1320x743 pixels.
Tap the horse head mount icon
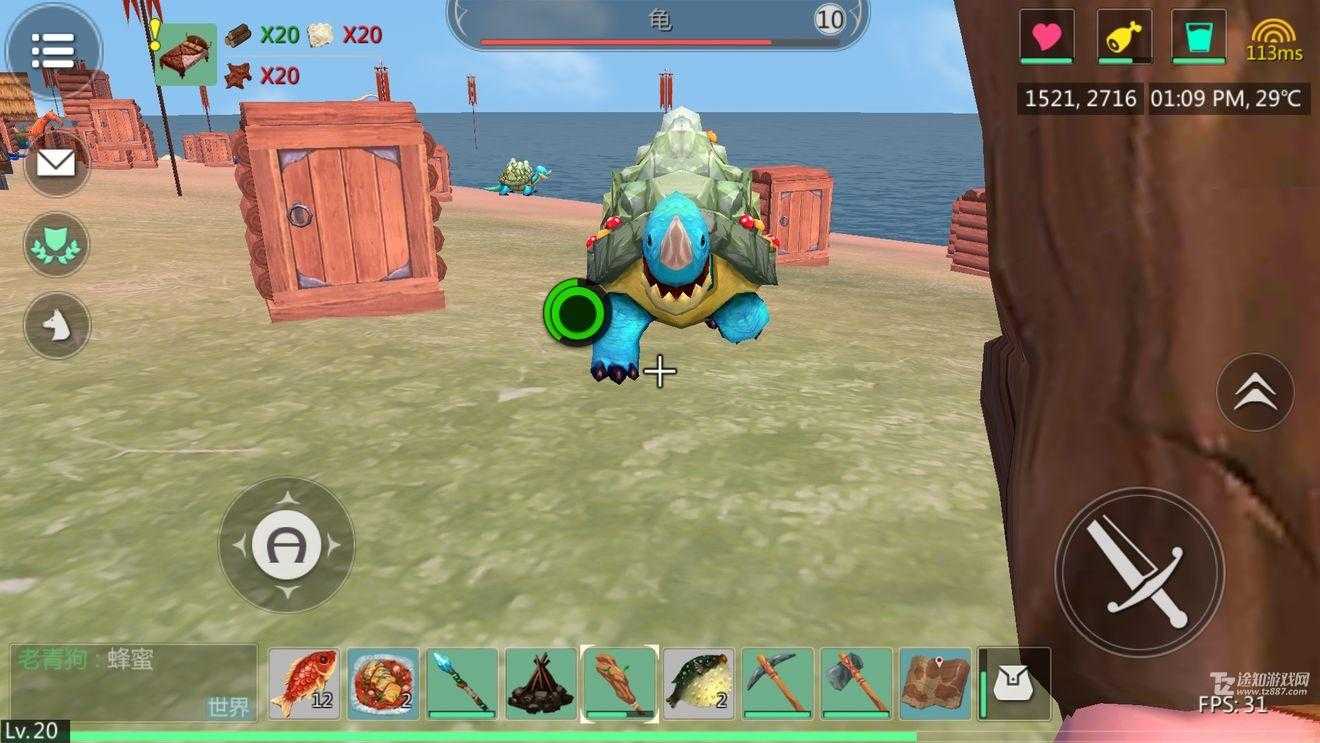[x=56, y=326]
